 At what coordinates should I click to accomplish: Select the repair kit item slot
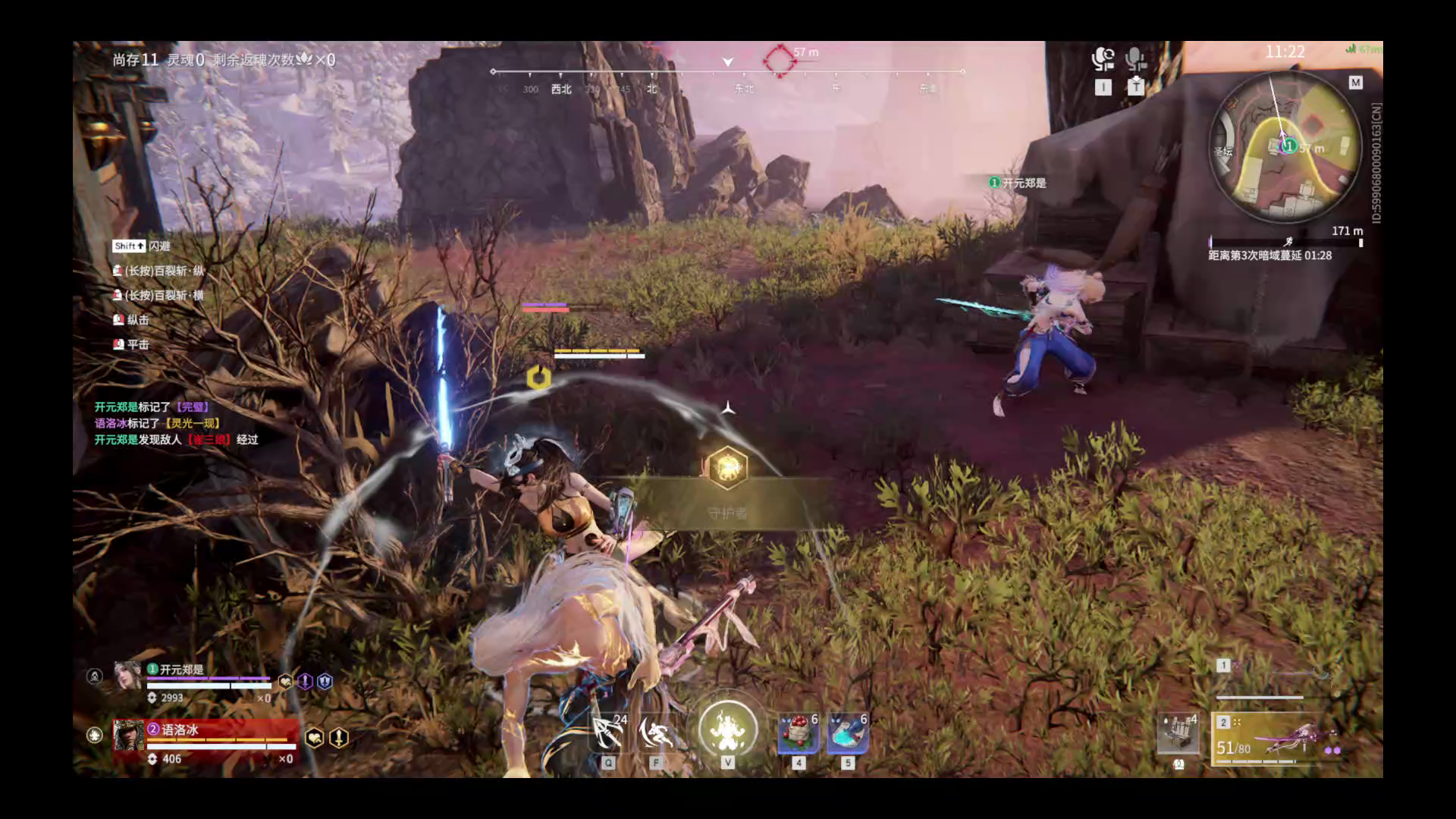[1178, 733]
